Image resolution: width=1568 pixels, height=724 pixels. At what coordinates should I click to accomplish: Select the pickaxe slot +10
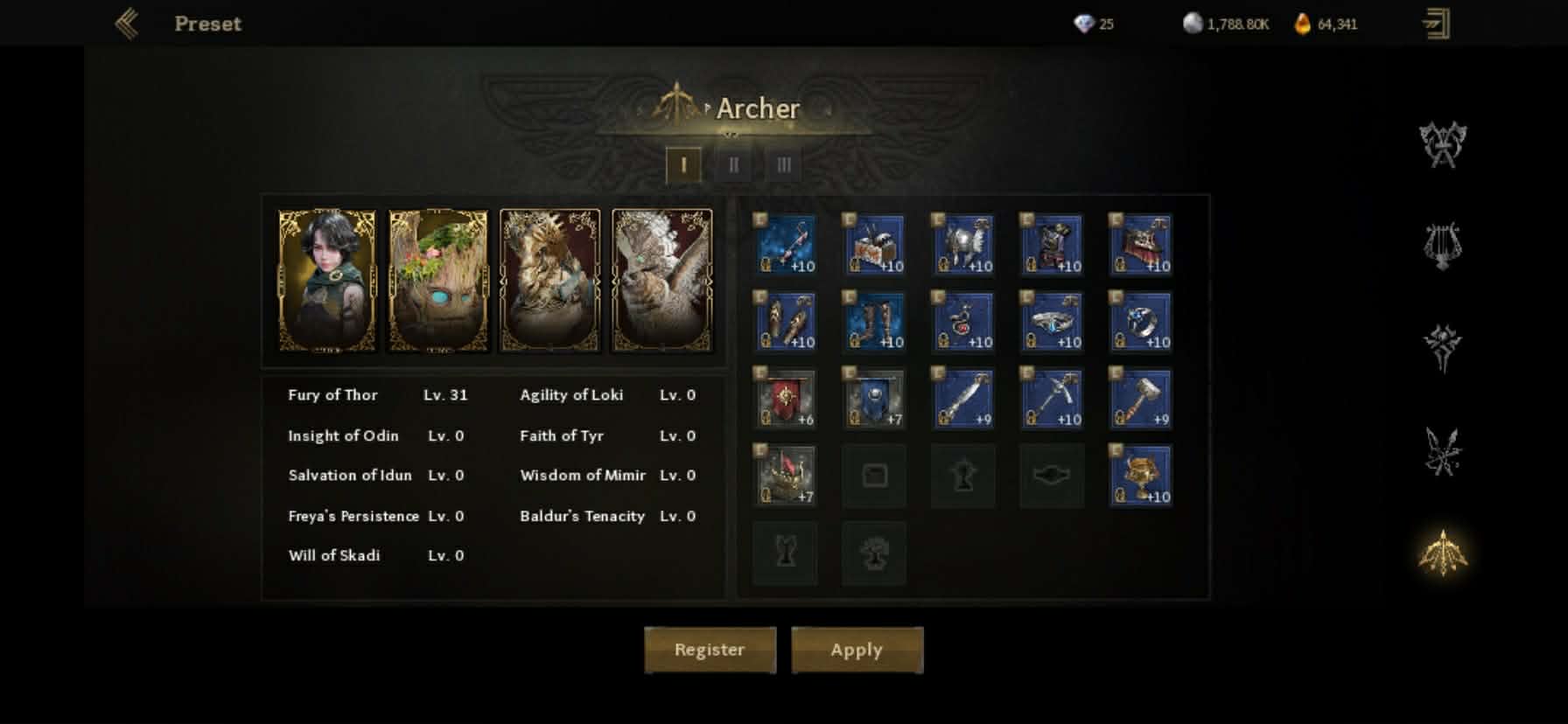click(x=1053, y=399)
